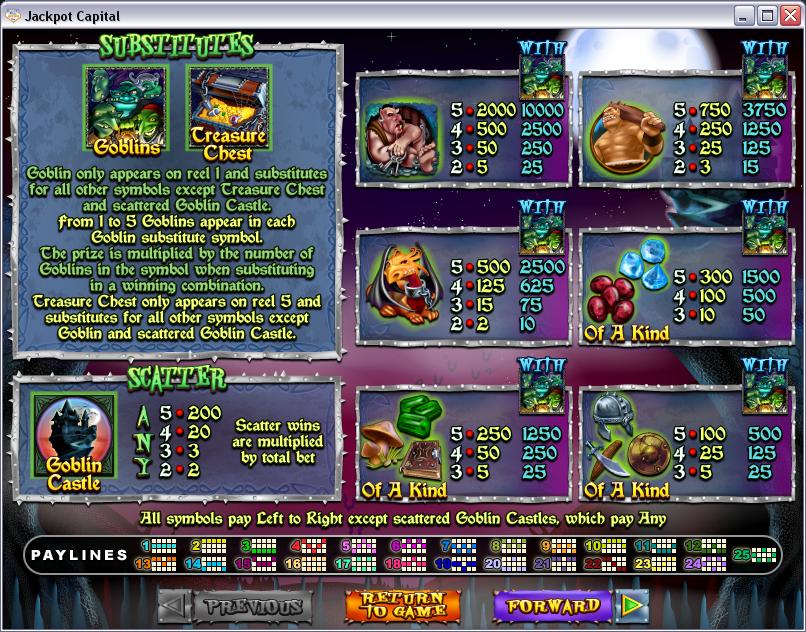Click the grey left arrow button
This screenshot has width=806, height=632.
pos(172,606)
